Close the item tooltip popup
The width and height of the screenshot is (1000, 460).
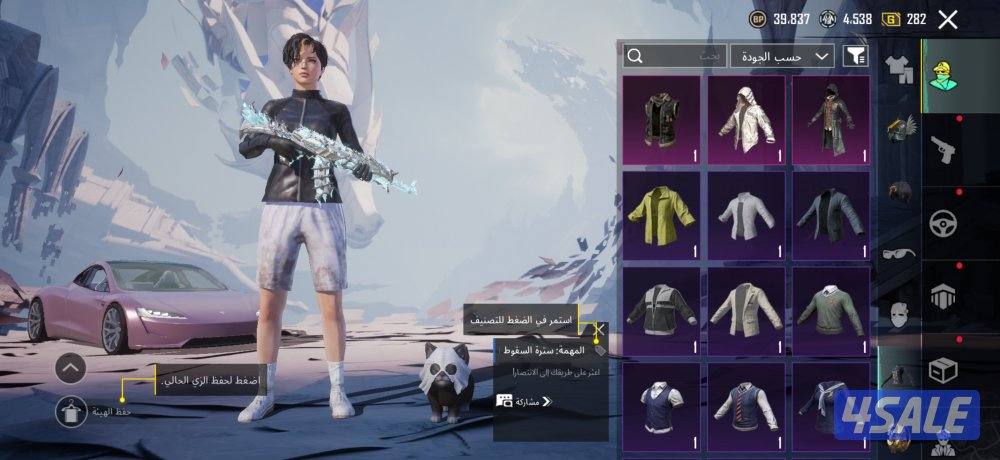pyautogui.click(x=600, y=327)
